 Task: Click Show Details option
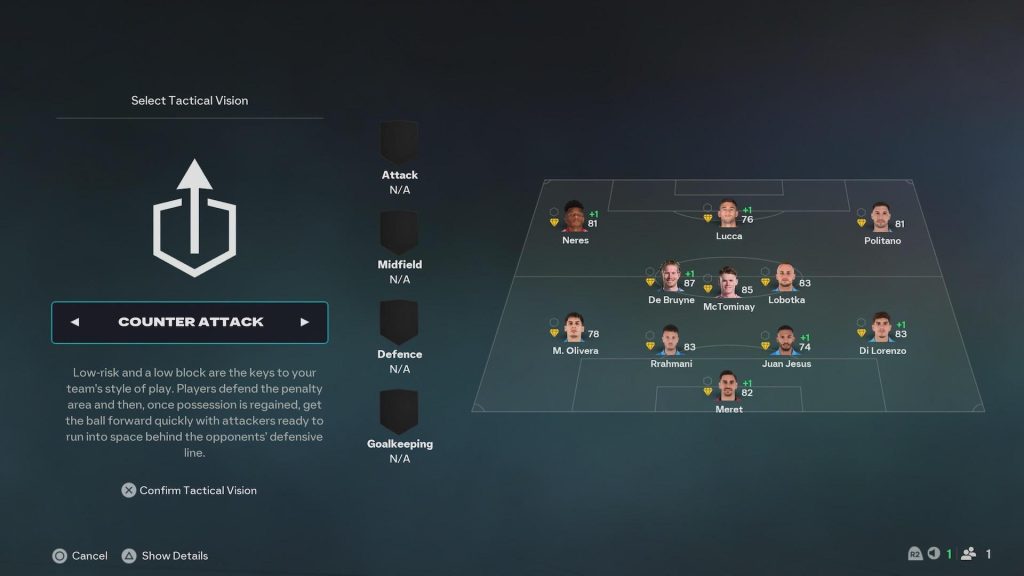coord(165,555)
